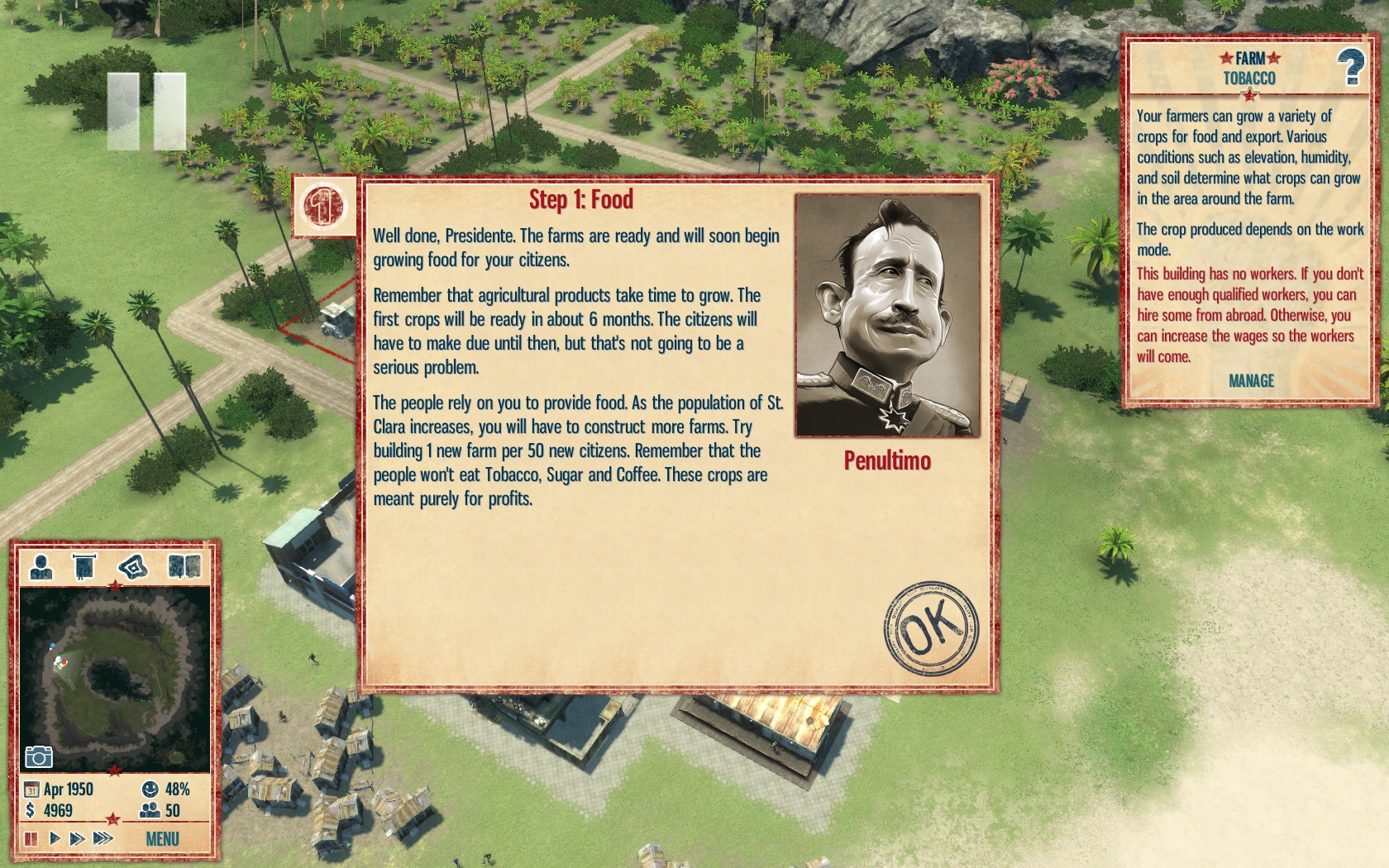
Task: Set game to normal play speed
Action: [x=55, y=839]
